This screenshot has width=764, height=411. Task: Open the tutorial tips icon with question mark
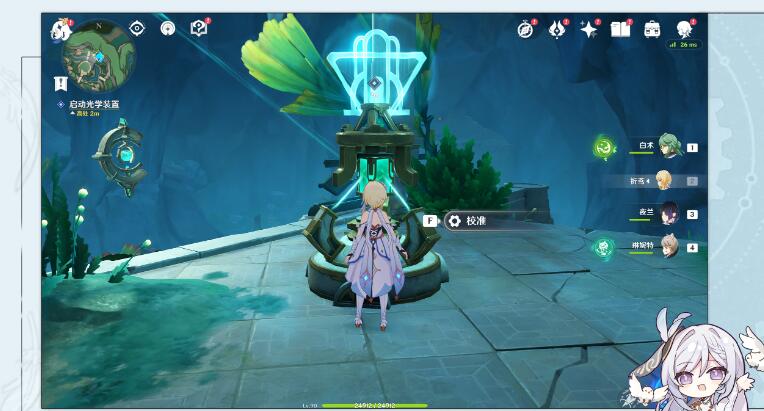pyautogui.click(x=199, y=28)
